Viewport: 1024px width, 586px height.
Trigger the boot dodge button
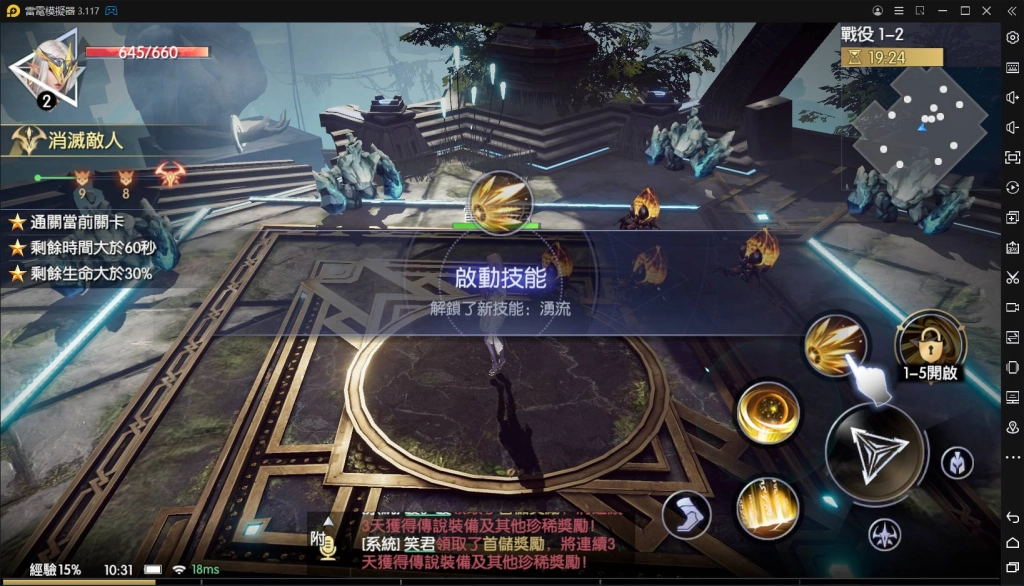coord(686,515)
